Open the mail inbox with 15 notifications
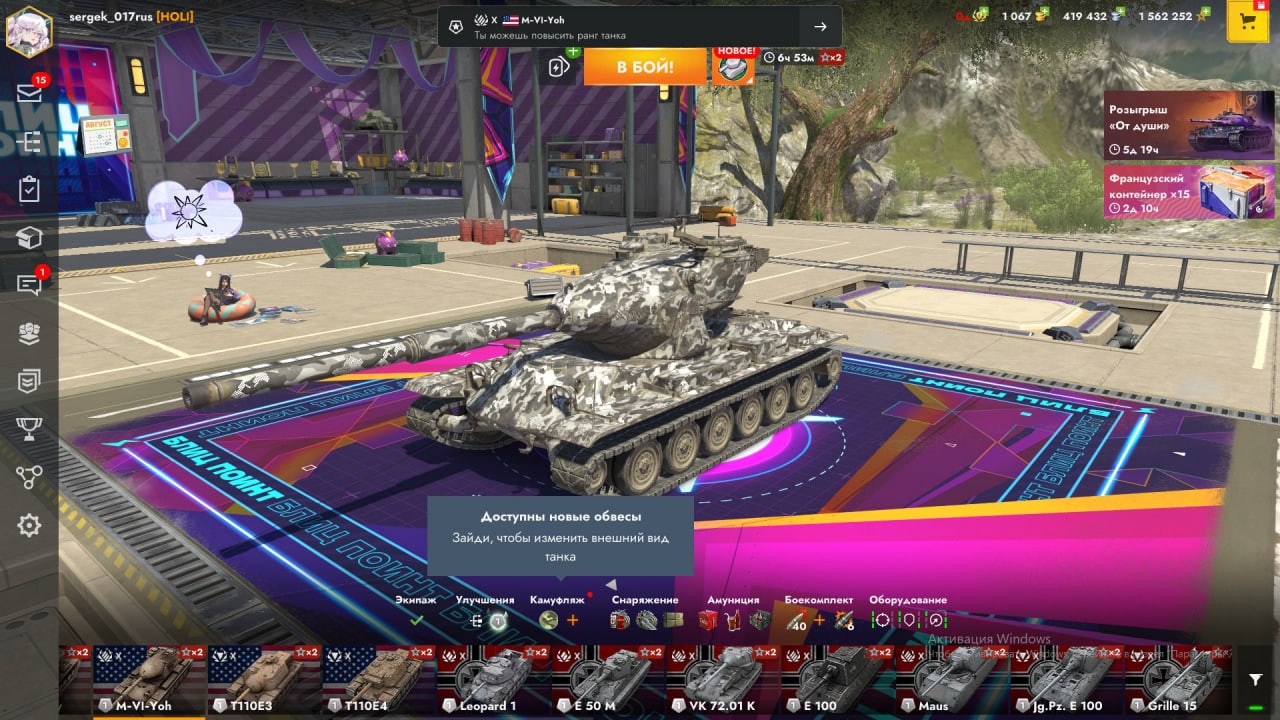Viewport: 1280px width, 720px height. tap(29, 93)
